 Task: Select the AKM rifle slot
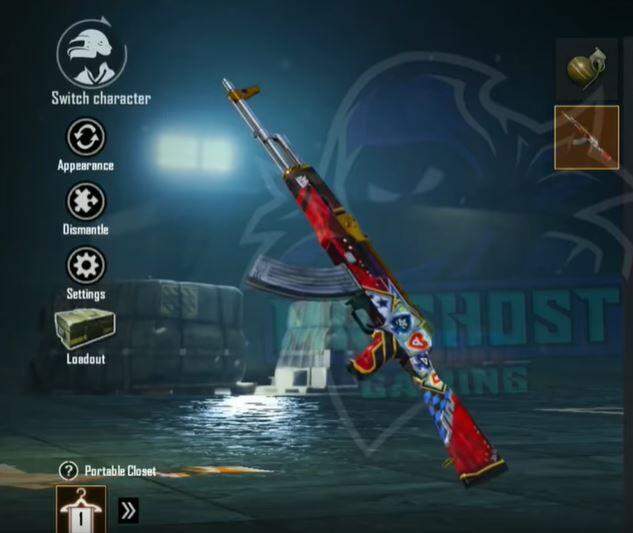click(587, 137)
